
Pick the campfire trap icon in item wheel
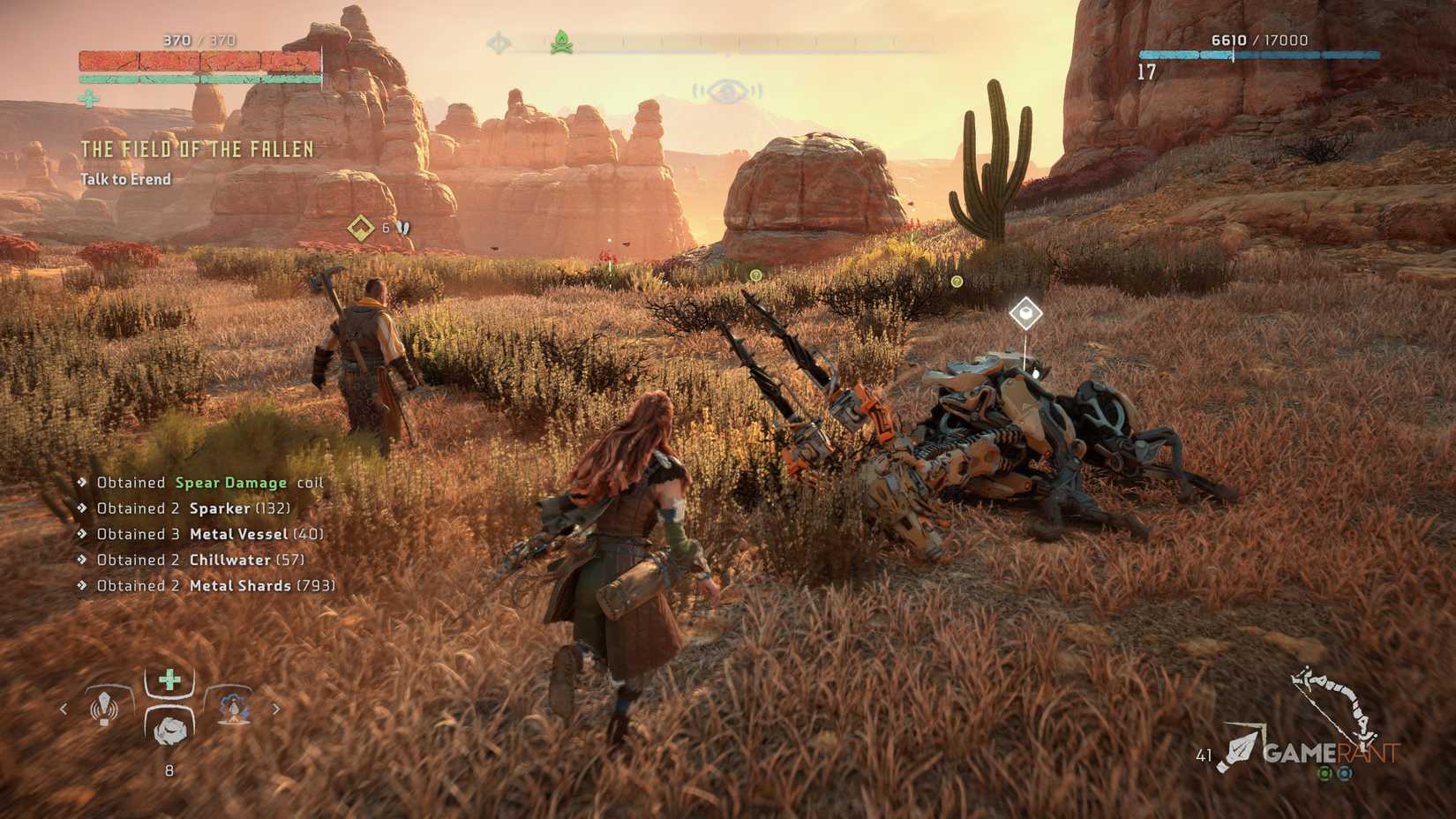point(232,709)
